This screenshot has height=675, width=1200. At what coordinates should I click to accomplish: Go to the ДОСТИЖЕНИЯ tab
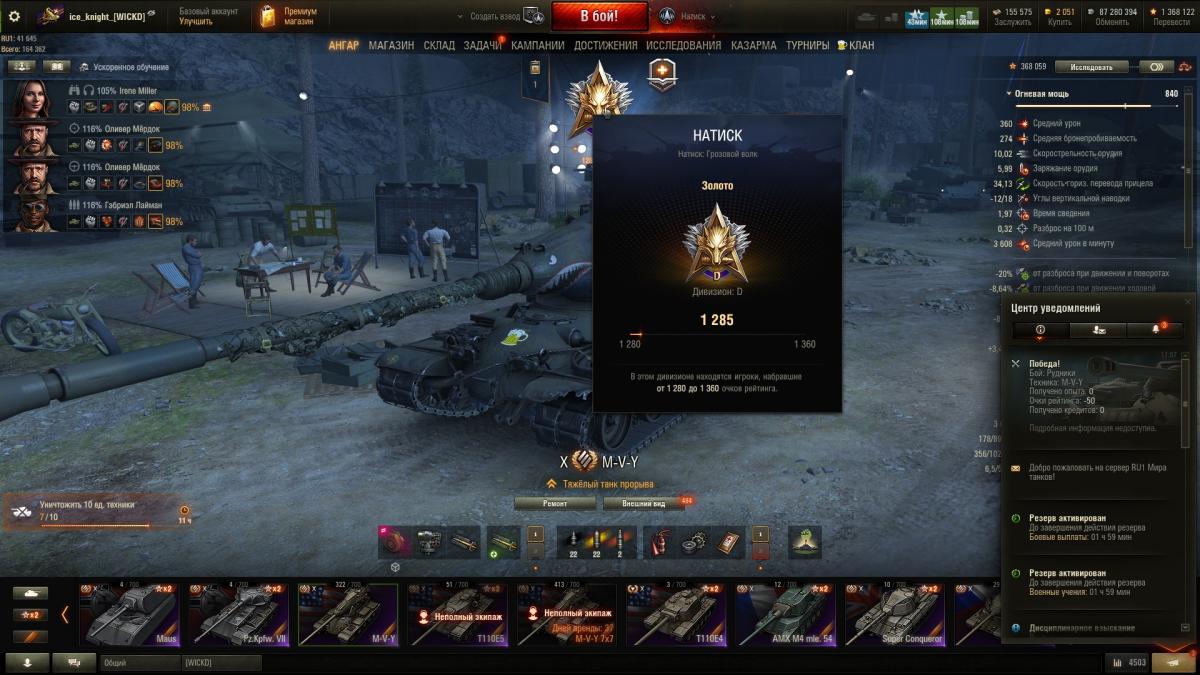coord(605,45)
